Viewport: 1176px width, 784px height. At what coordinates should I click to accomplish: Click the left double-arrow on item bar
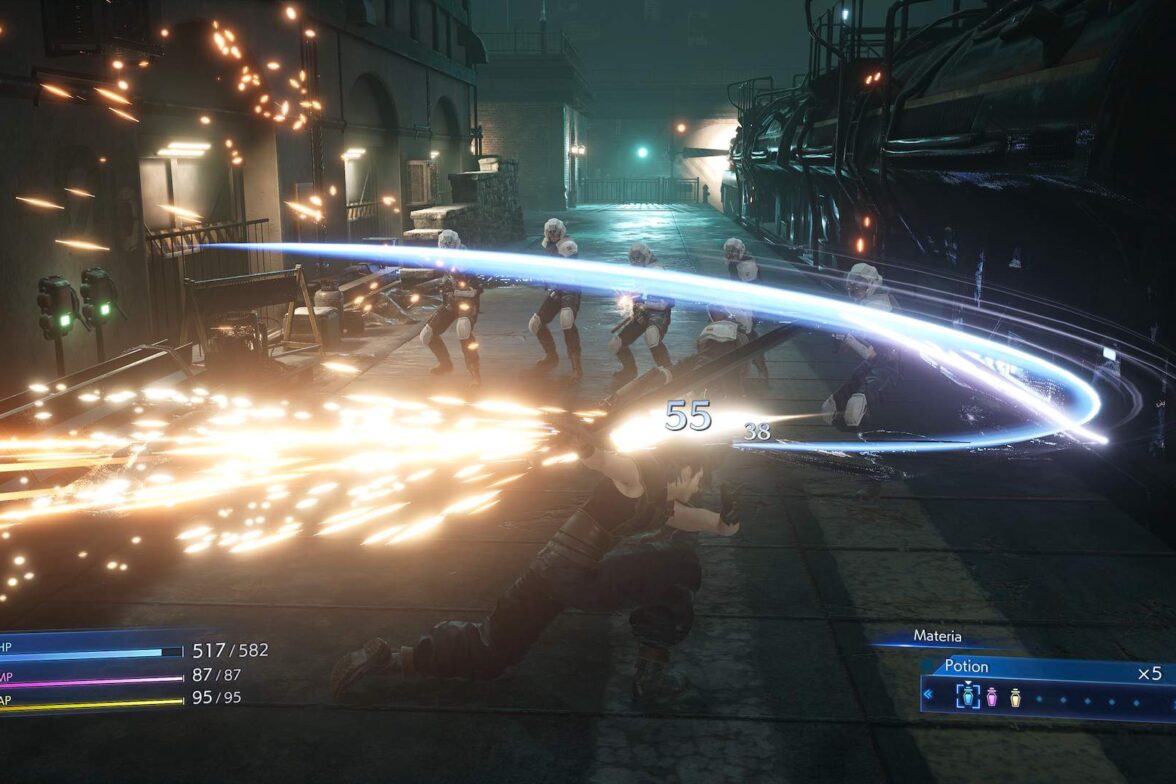(927, 694)
